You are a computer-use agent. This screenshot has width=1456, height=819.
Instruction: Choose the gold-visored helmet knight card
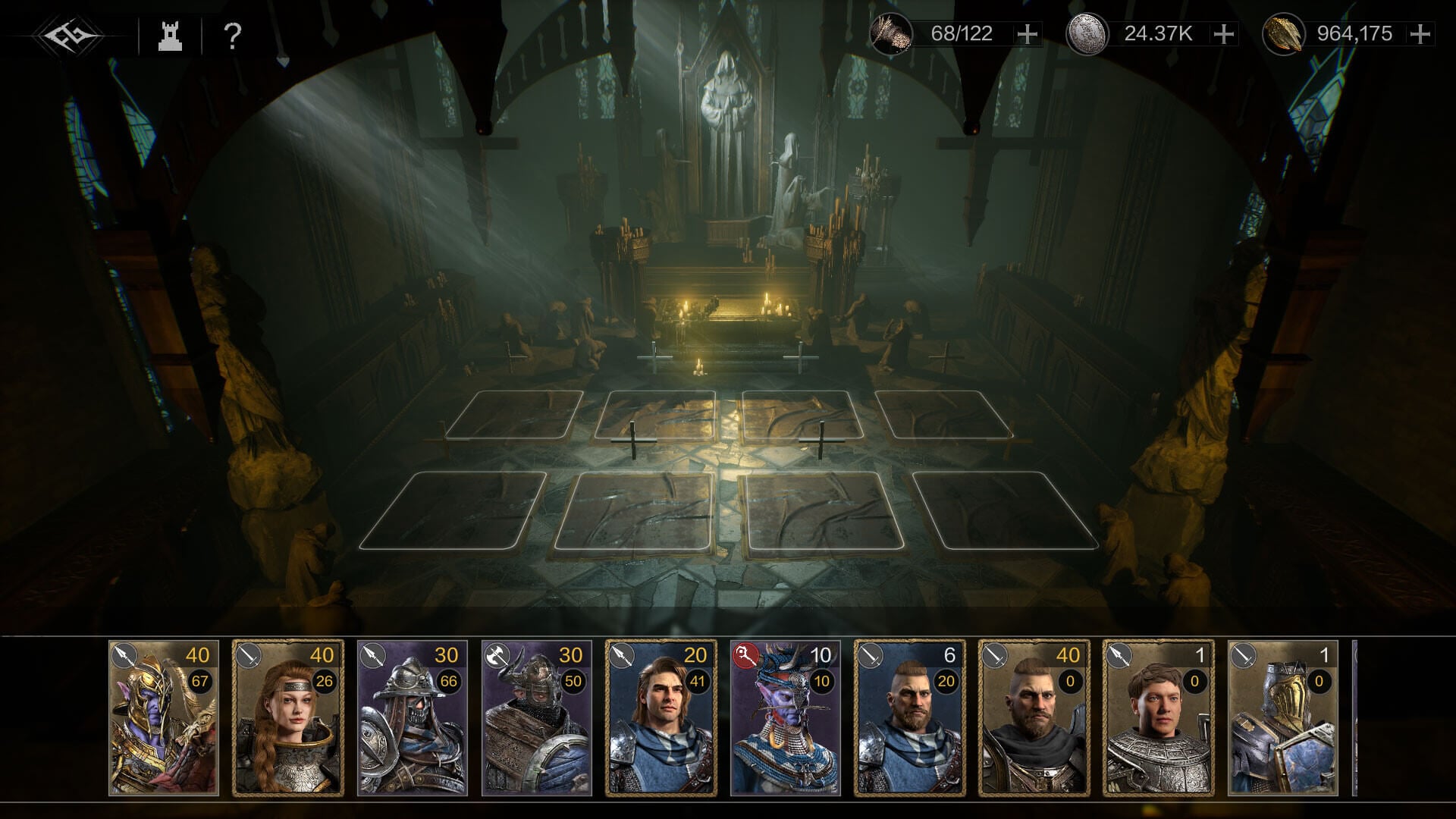(1282, 717)
